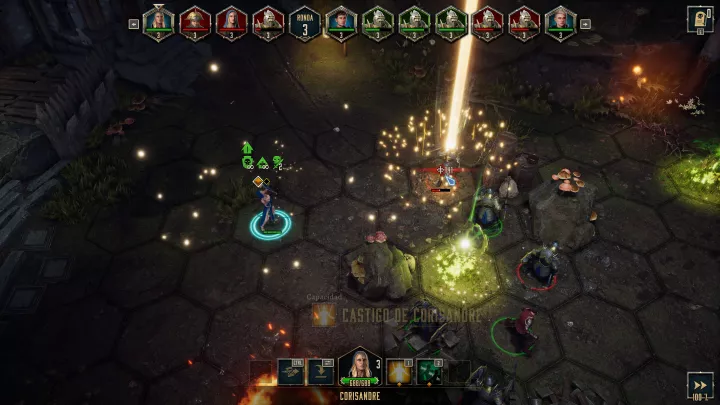
Task: Activate the glowing golden smite ability
Action: pyautogui.click(x=400, y=372)
